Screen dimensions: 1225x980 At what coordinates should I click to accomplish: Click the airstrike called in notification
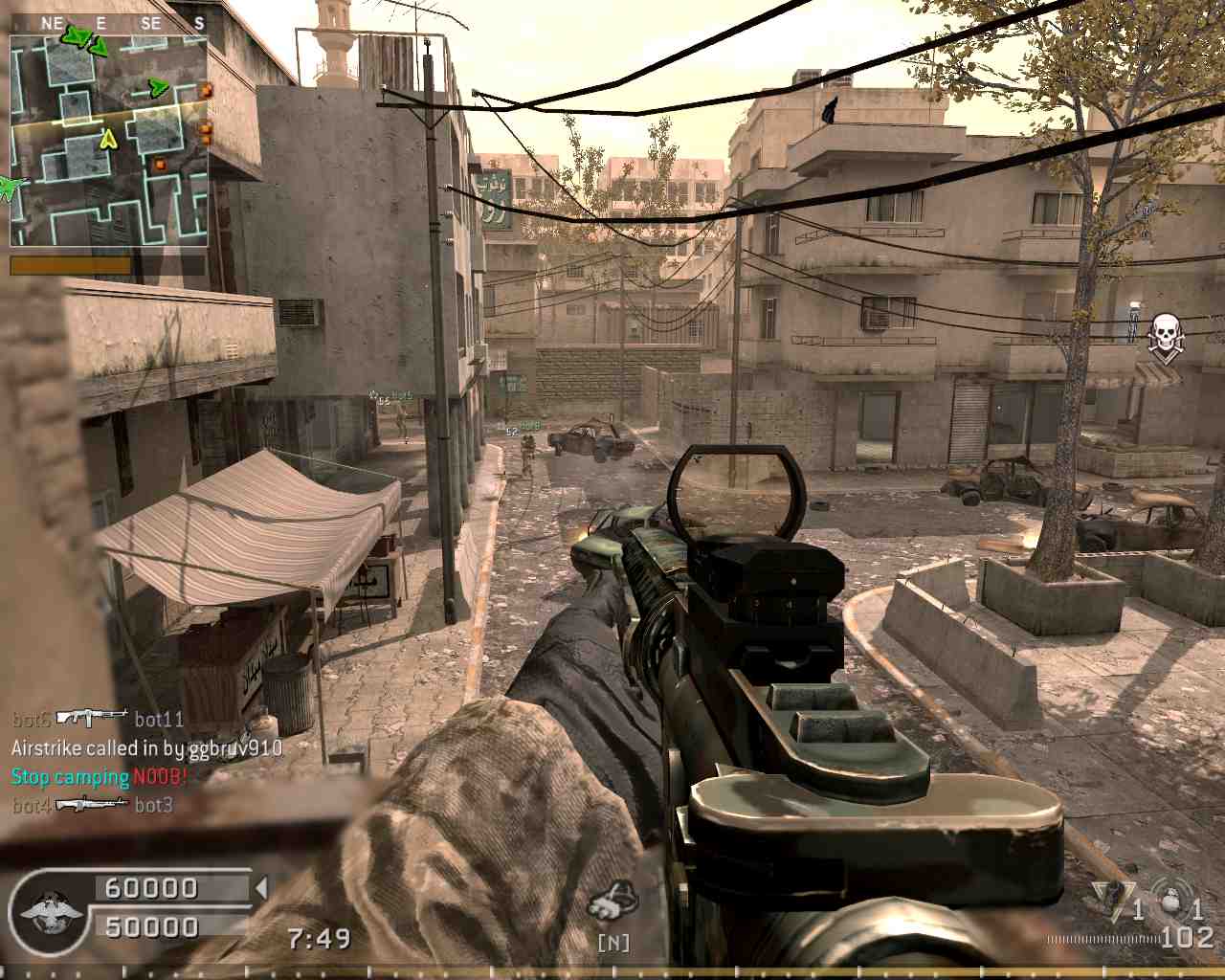pos(146,747)
